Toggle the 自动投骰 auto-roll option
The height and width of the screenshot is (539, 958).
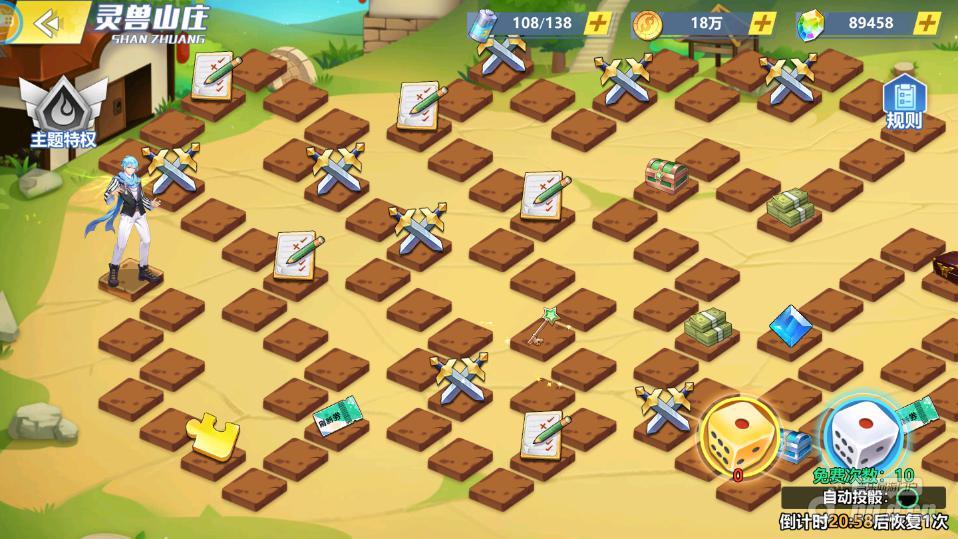coord(907,497)
